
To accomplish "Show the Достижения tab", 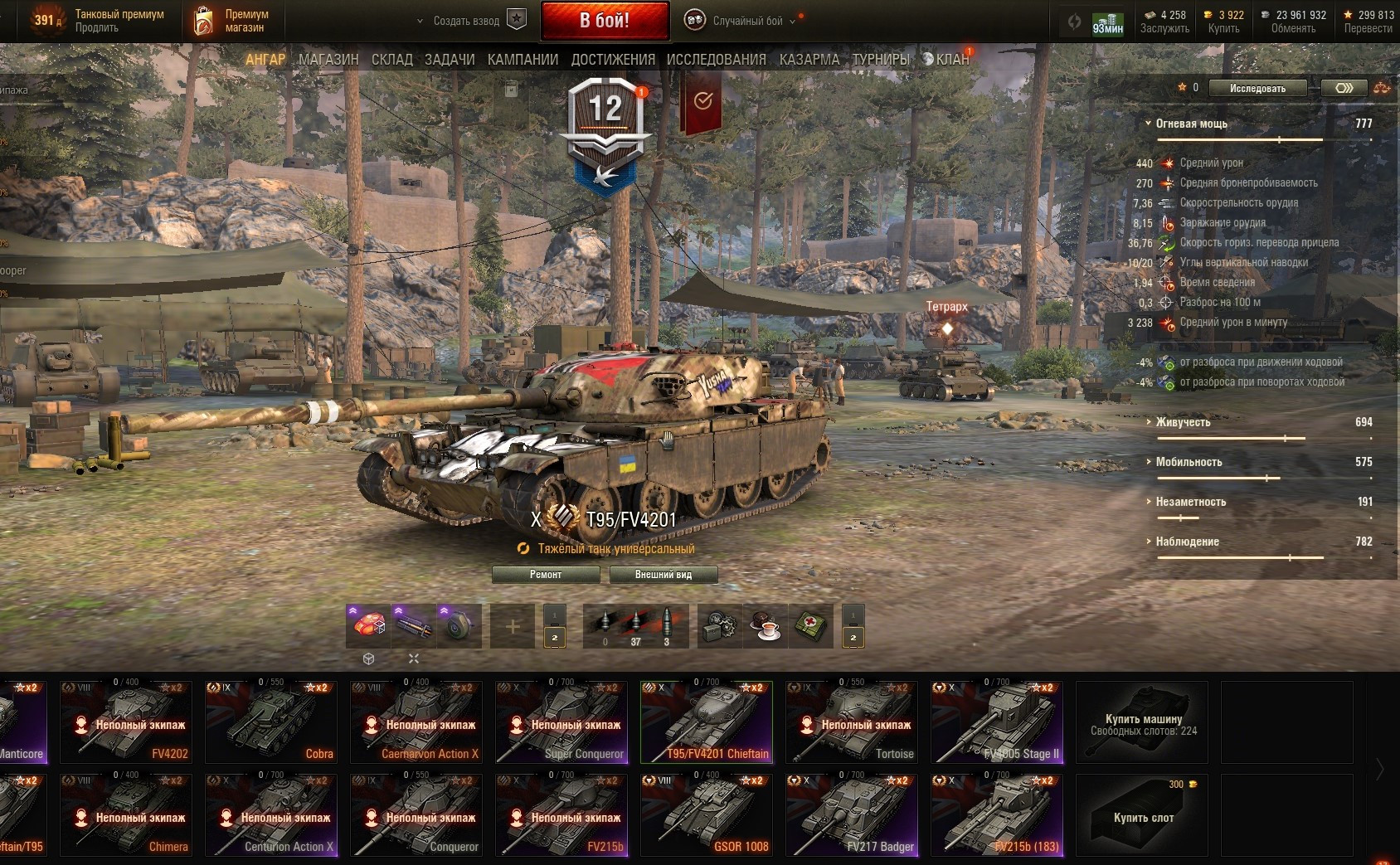I will (613, 60).
